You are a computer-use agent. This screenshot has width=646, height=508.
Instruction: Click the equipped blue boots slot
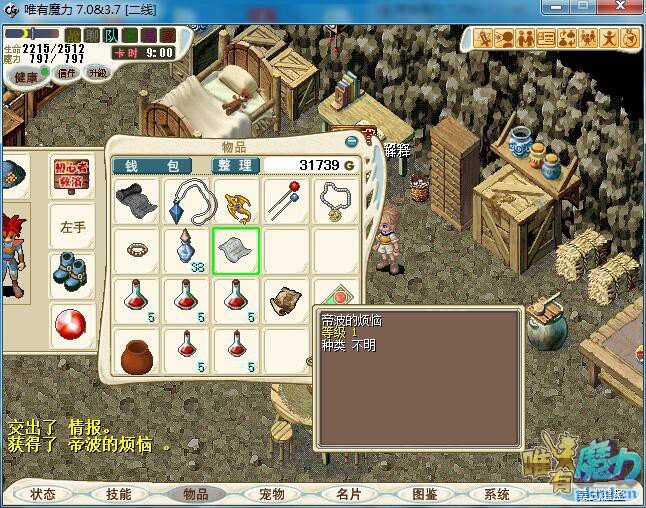(x=70, y=271)
